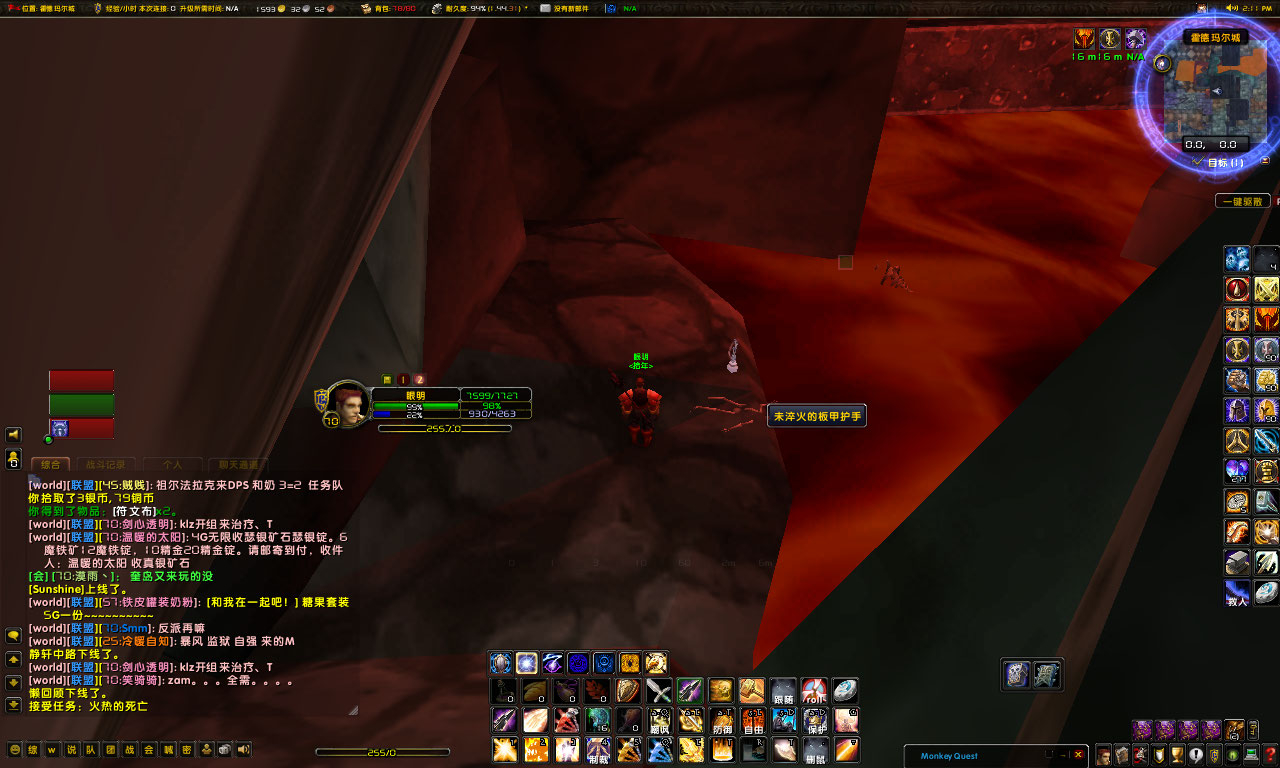Click the 刷鼠 macro on the bottom action bar
The height and width of the screenshot is (768, 1280).
pos(815,750)
